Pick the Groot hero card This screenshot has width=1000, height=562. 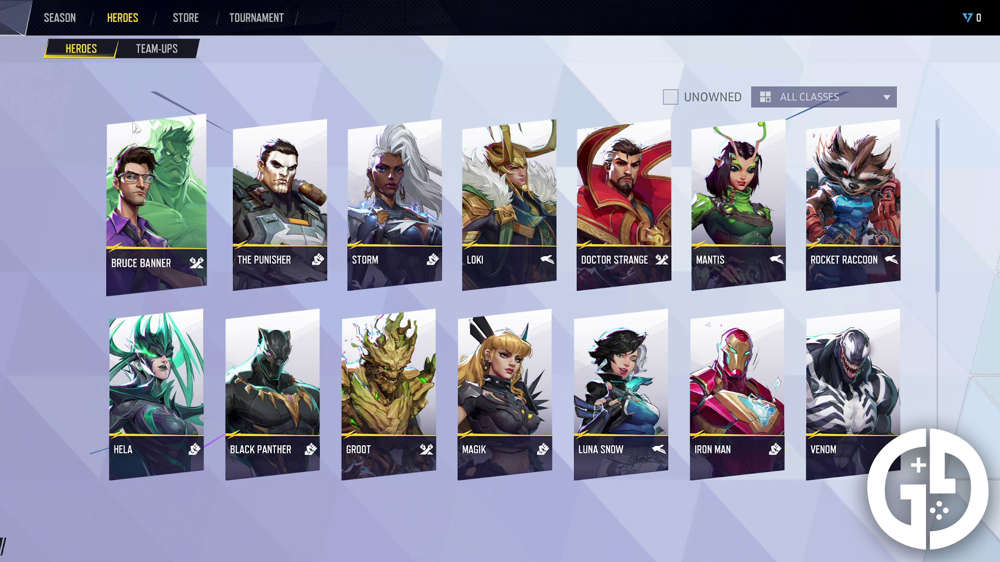tap(388, 393)
